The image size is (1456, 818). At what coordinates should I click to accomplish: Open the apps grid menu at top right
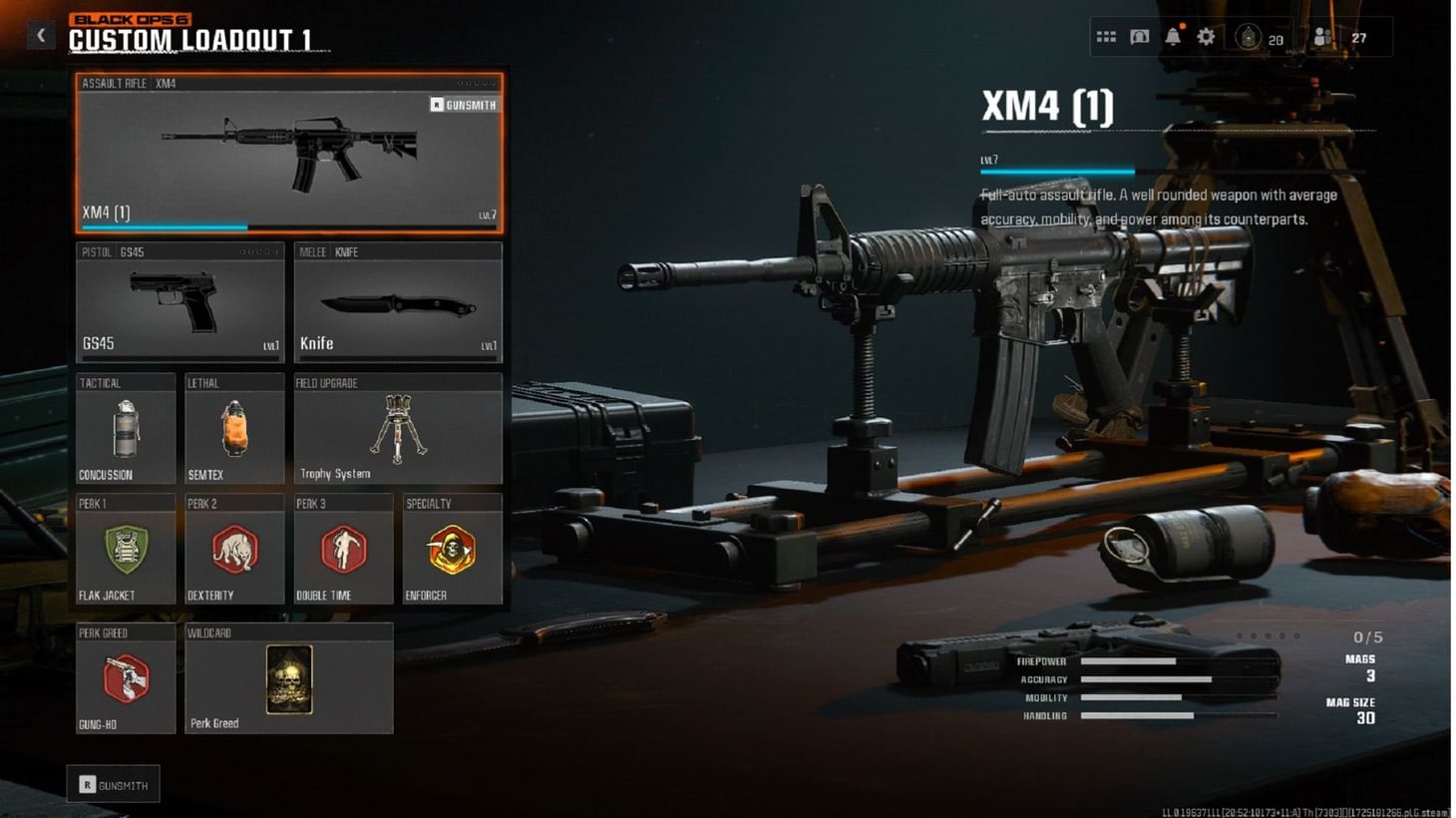click(1105, 35)
